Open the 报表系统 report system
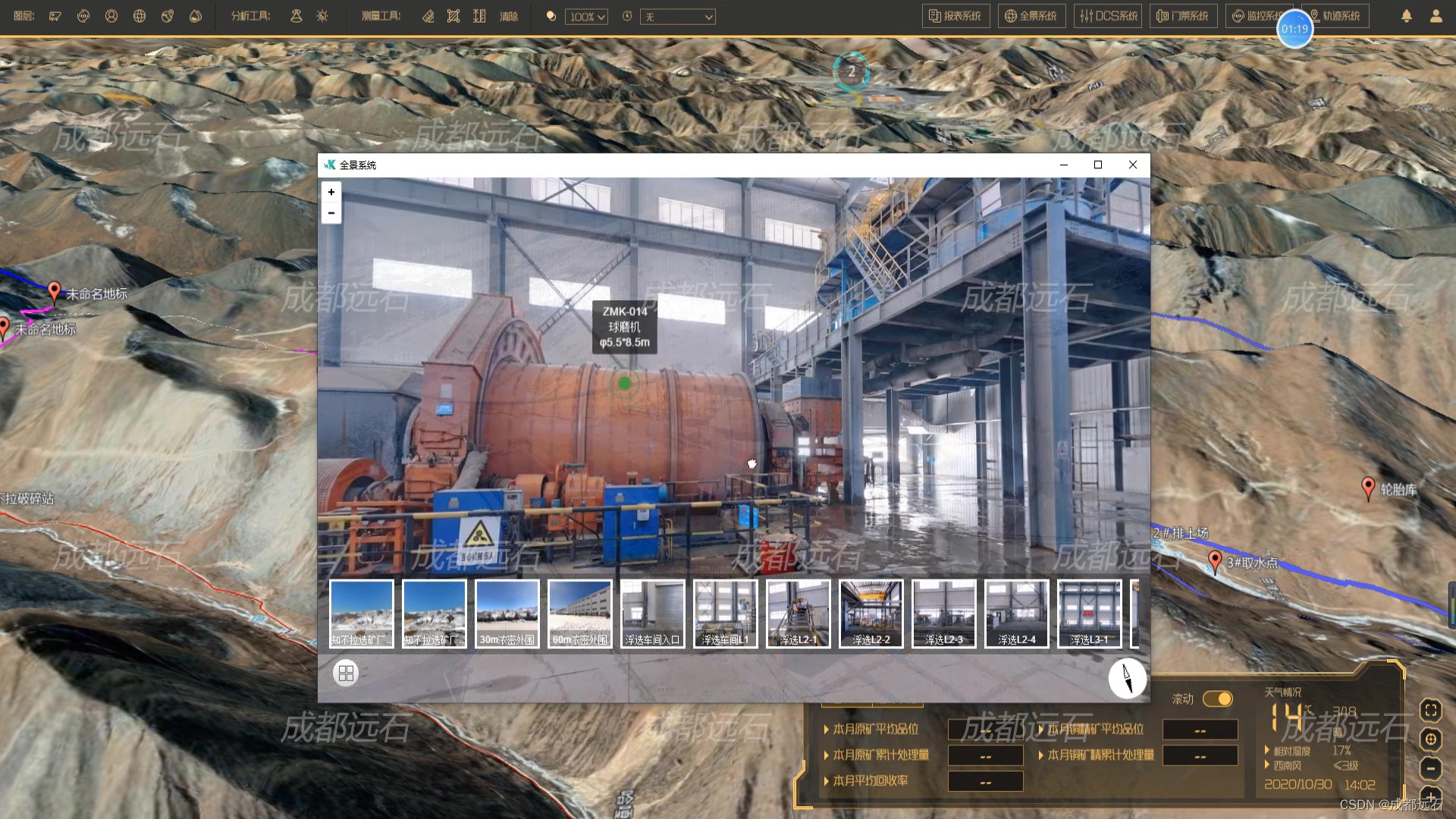1456x819 pixels. 955,16
